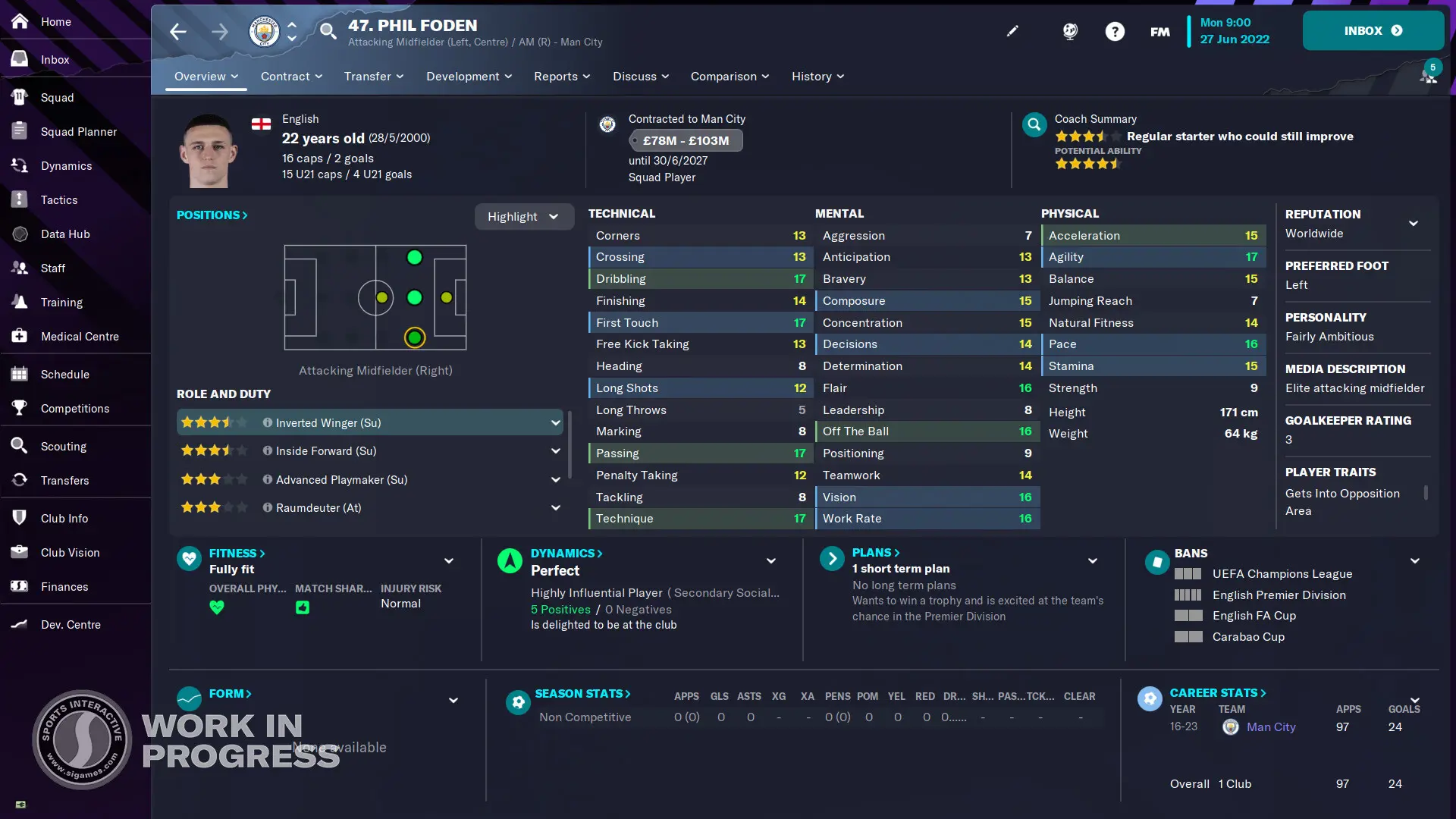Open the Finances screen

(x=64, y=586)
